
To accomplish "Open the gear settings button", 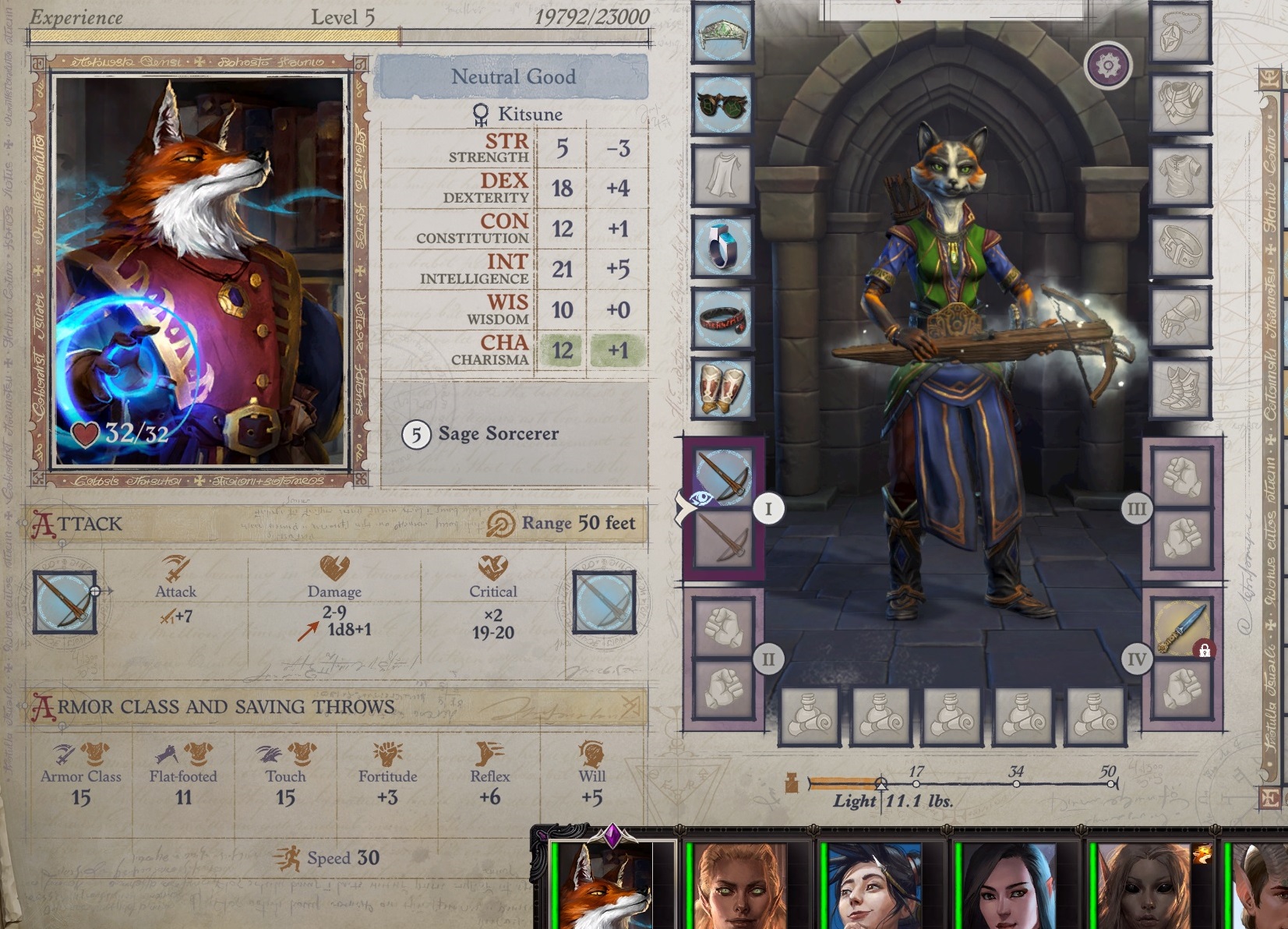I will [1107, 65].
